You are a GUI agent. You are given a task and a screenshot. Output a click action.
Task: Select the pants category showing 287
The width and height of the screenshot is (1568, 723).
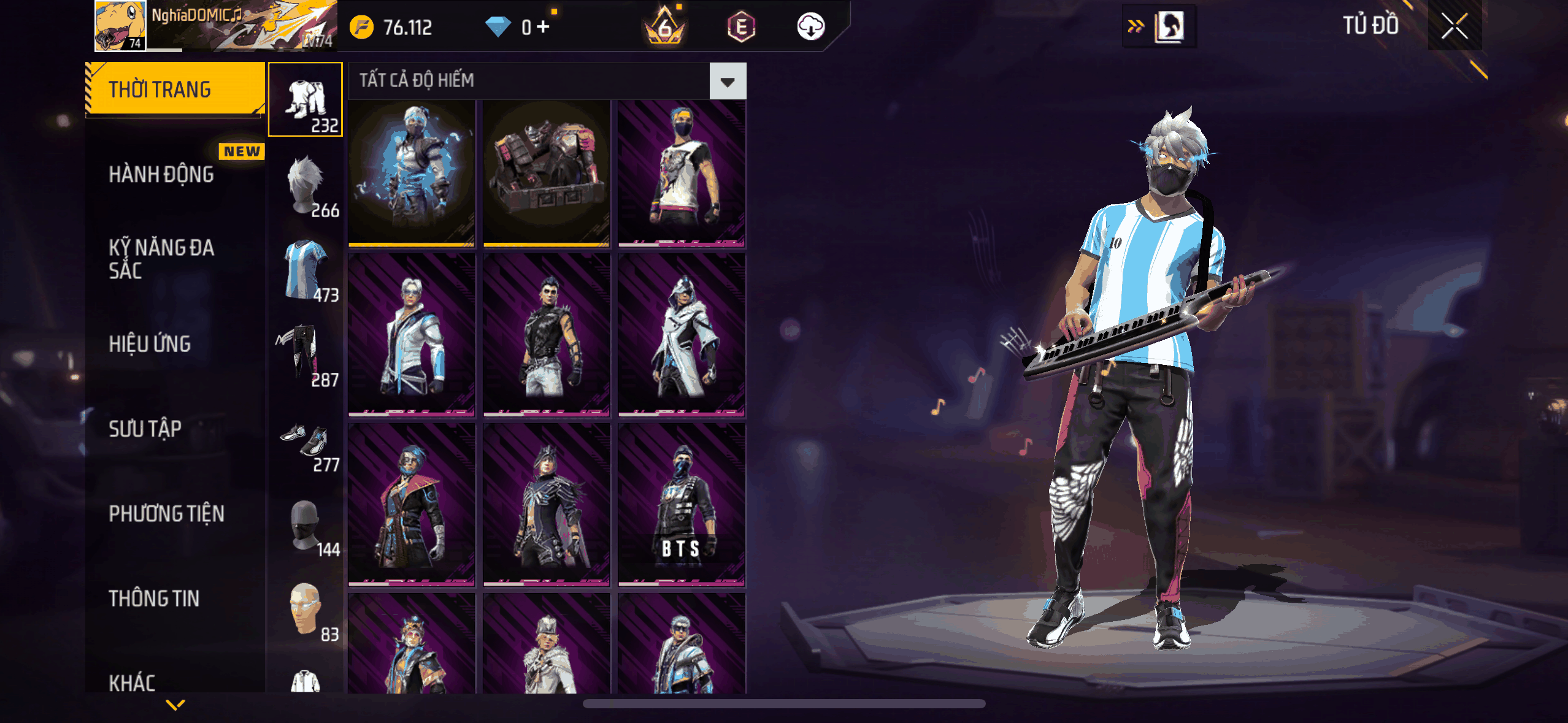(306, 355)
